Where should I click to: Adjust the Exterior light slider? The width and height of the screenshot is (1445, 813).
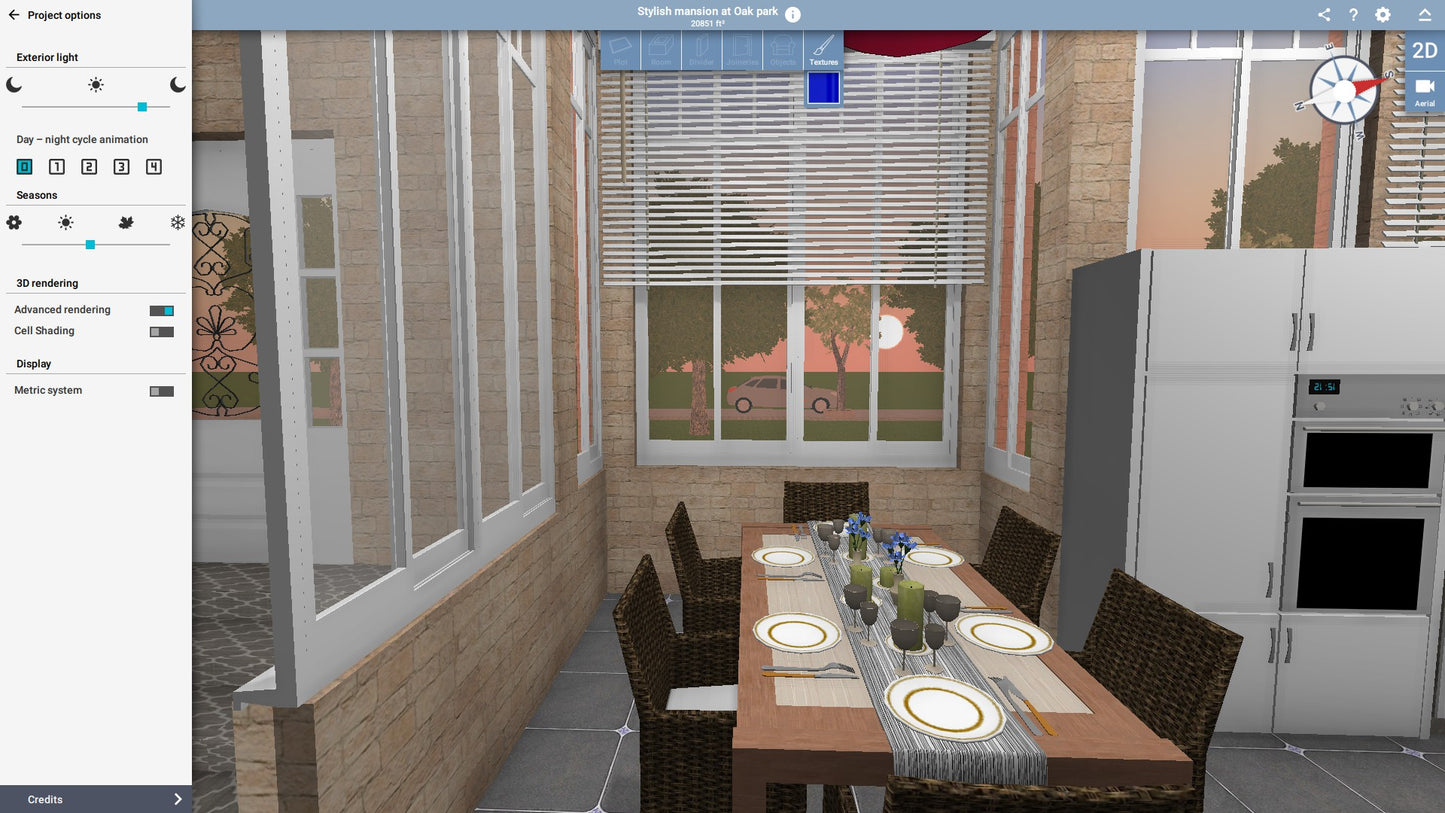point(142,106)
